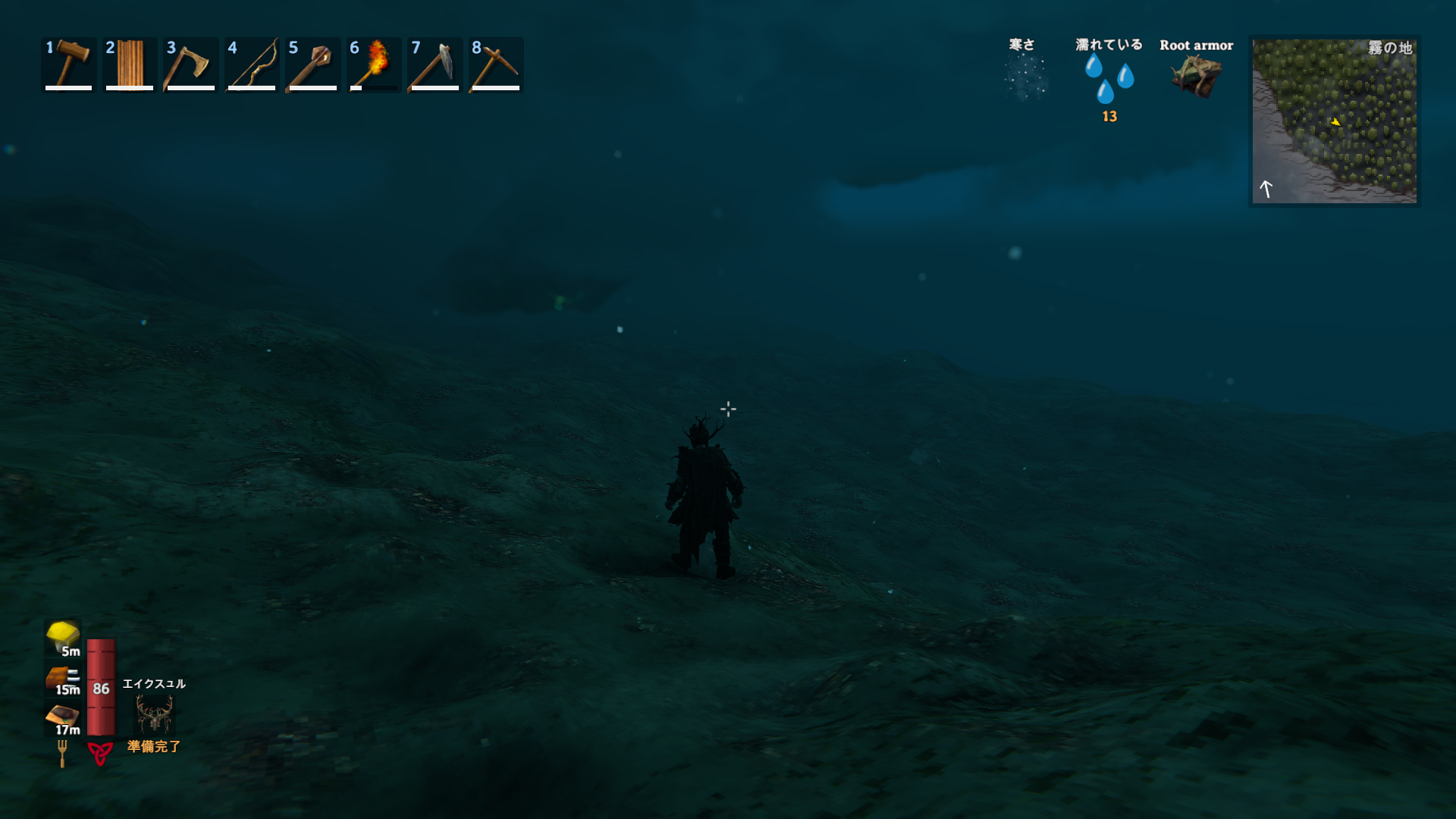Equip the wooden tower shield in slot 2
This screenshot has width=1456, height=819.
point(130,64)
